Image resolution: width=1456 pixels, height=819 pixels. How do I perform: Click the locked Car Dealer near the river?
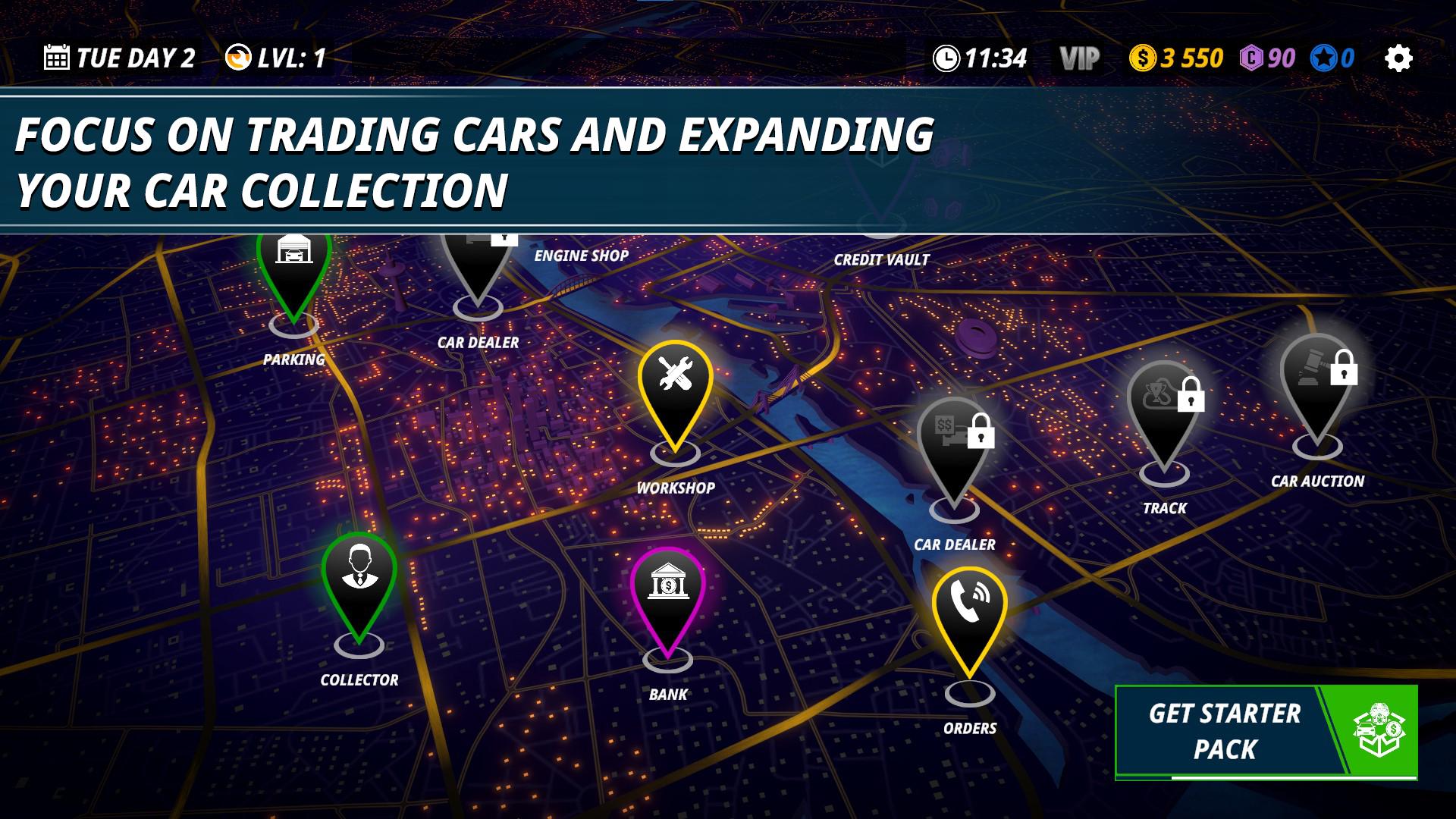[954, 447]
